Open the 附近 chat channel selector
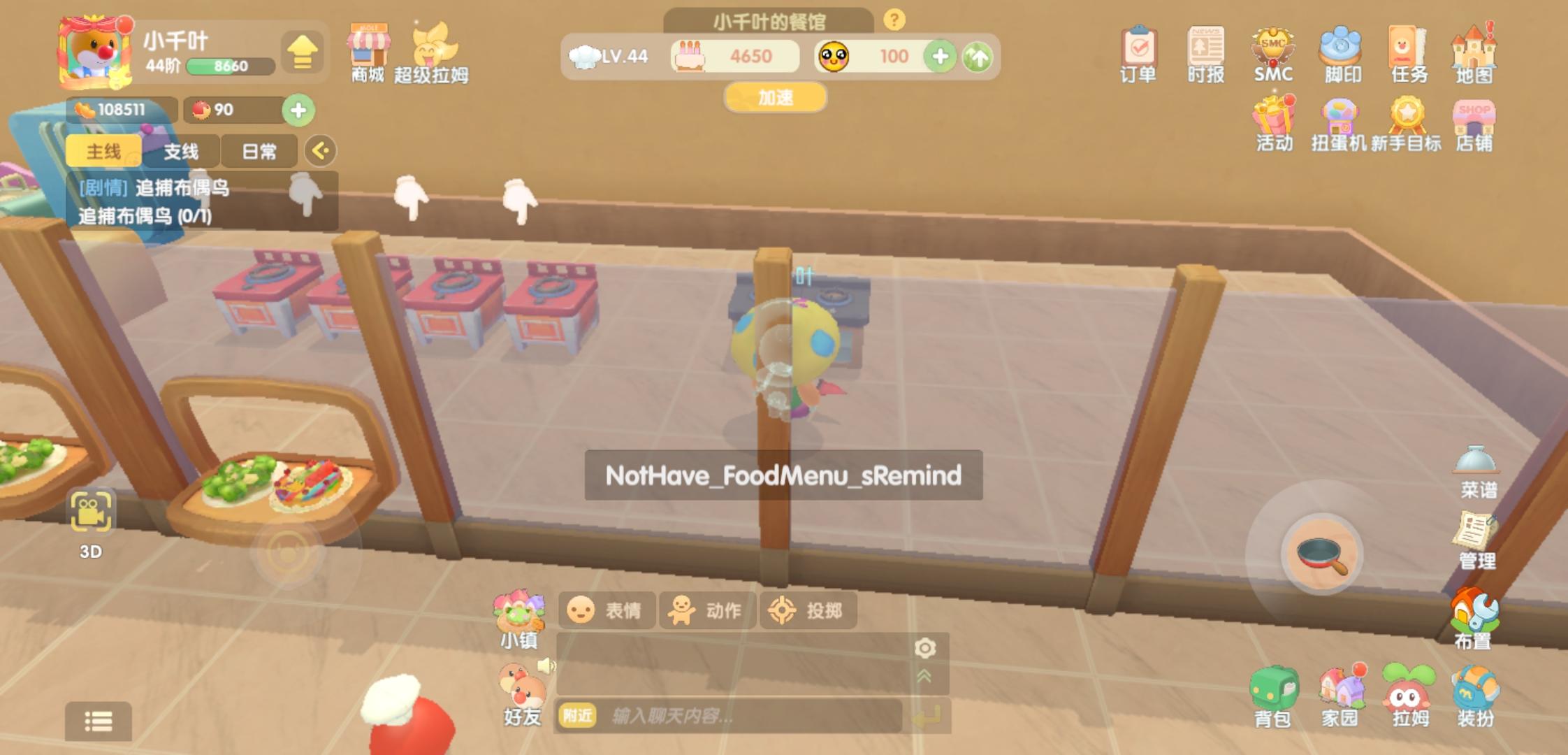 pyautogui.click(x=577, y=715)
